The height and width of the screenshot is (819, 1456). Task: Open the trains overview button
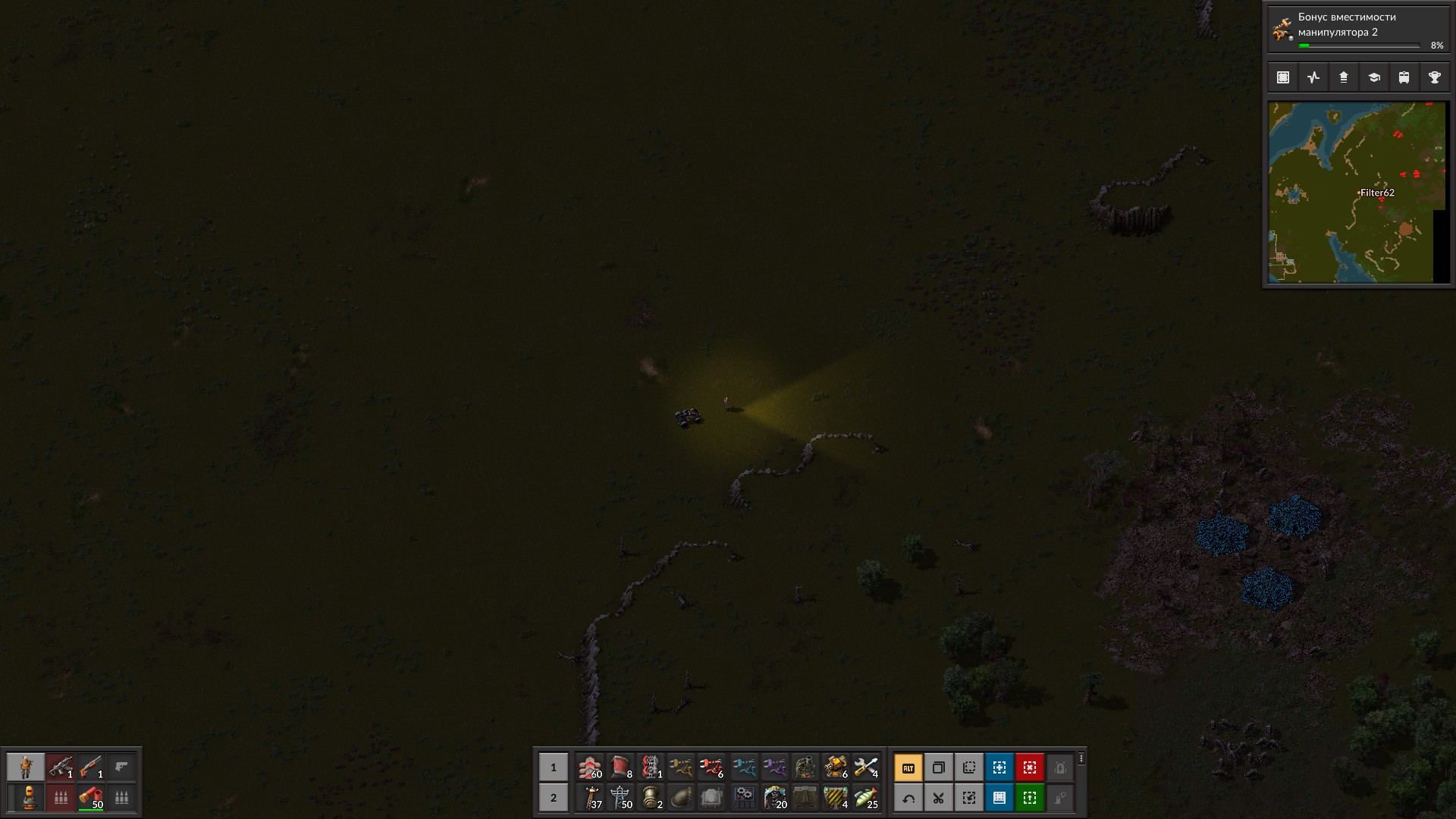pyautogui.click(x=1404, y=77)
